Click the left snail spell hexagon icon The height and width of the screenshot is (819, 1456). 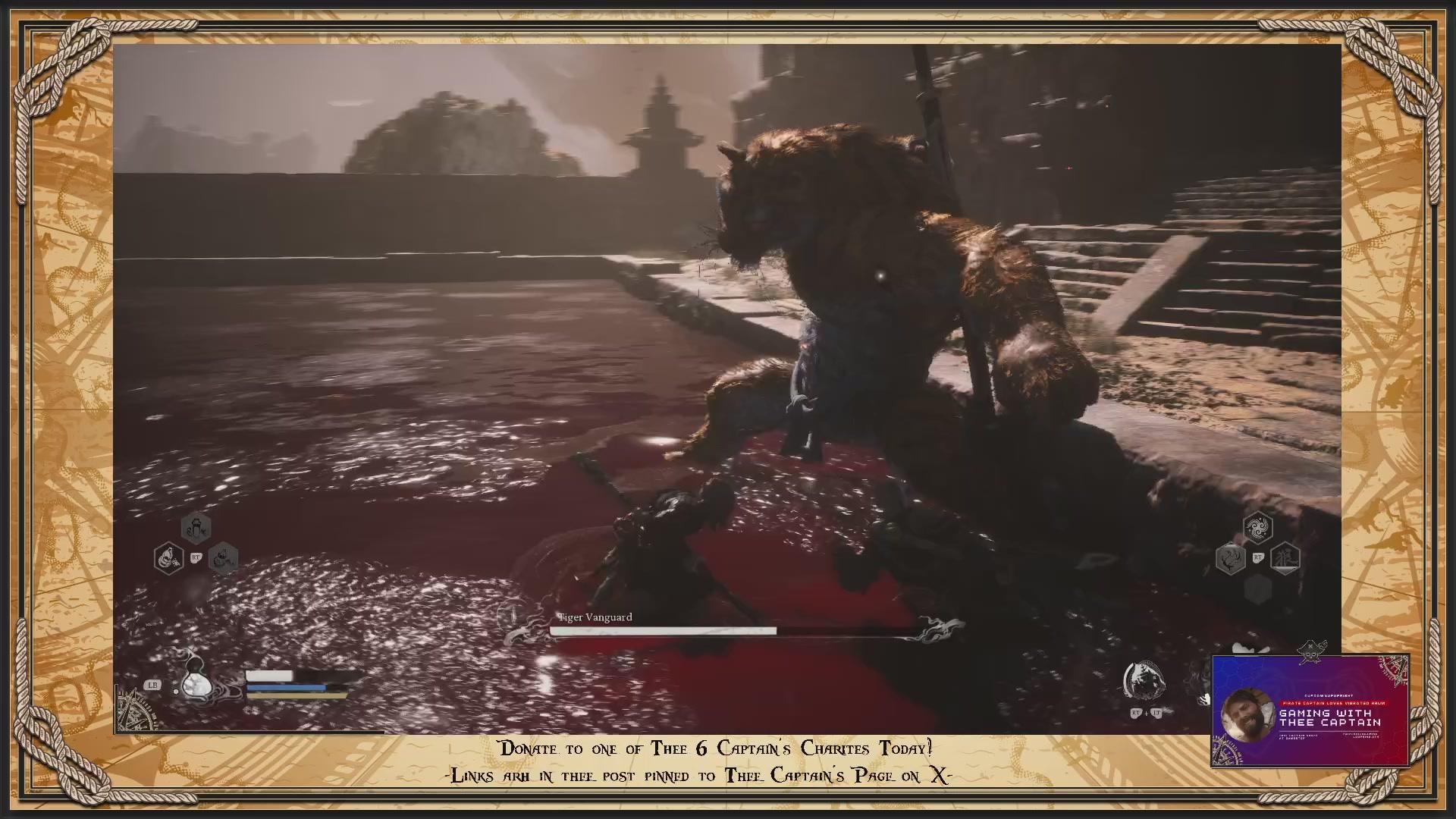click(168, 558)
